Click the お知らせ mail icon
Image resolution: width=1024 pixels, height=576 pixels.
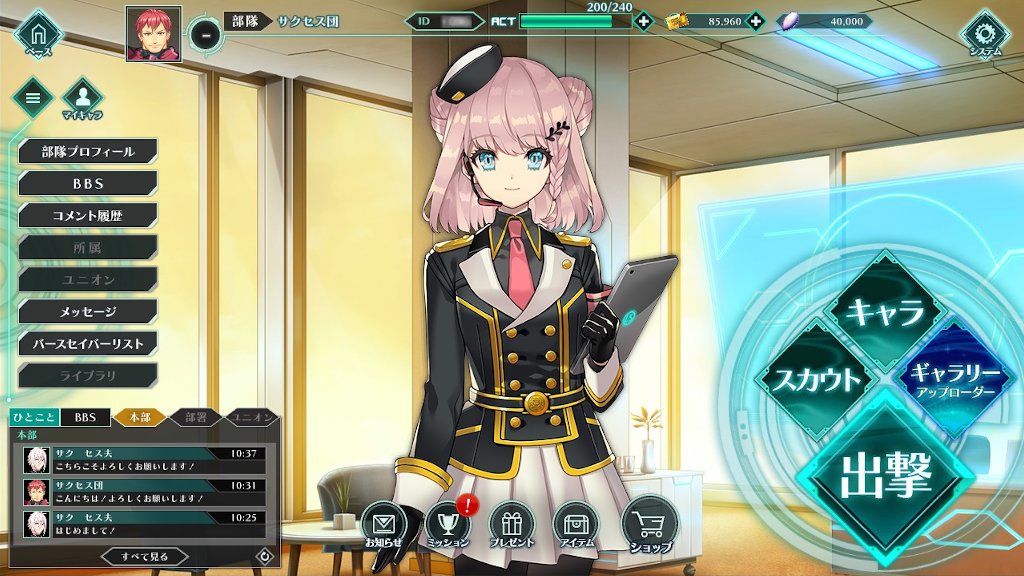tap(383, 524)
